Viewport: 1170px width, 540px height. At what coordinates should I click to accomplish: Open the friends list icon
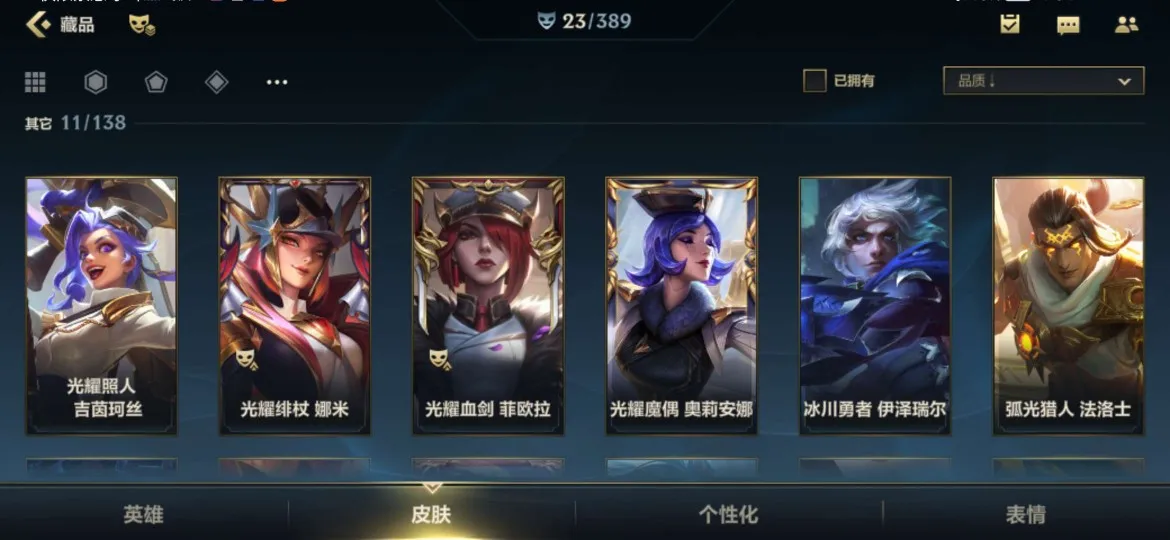point(1126,25)
